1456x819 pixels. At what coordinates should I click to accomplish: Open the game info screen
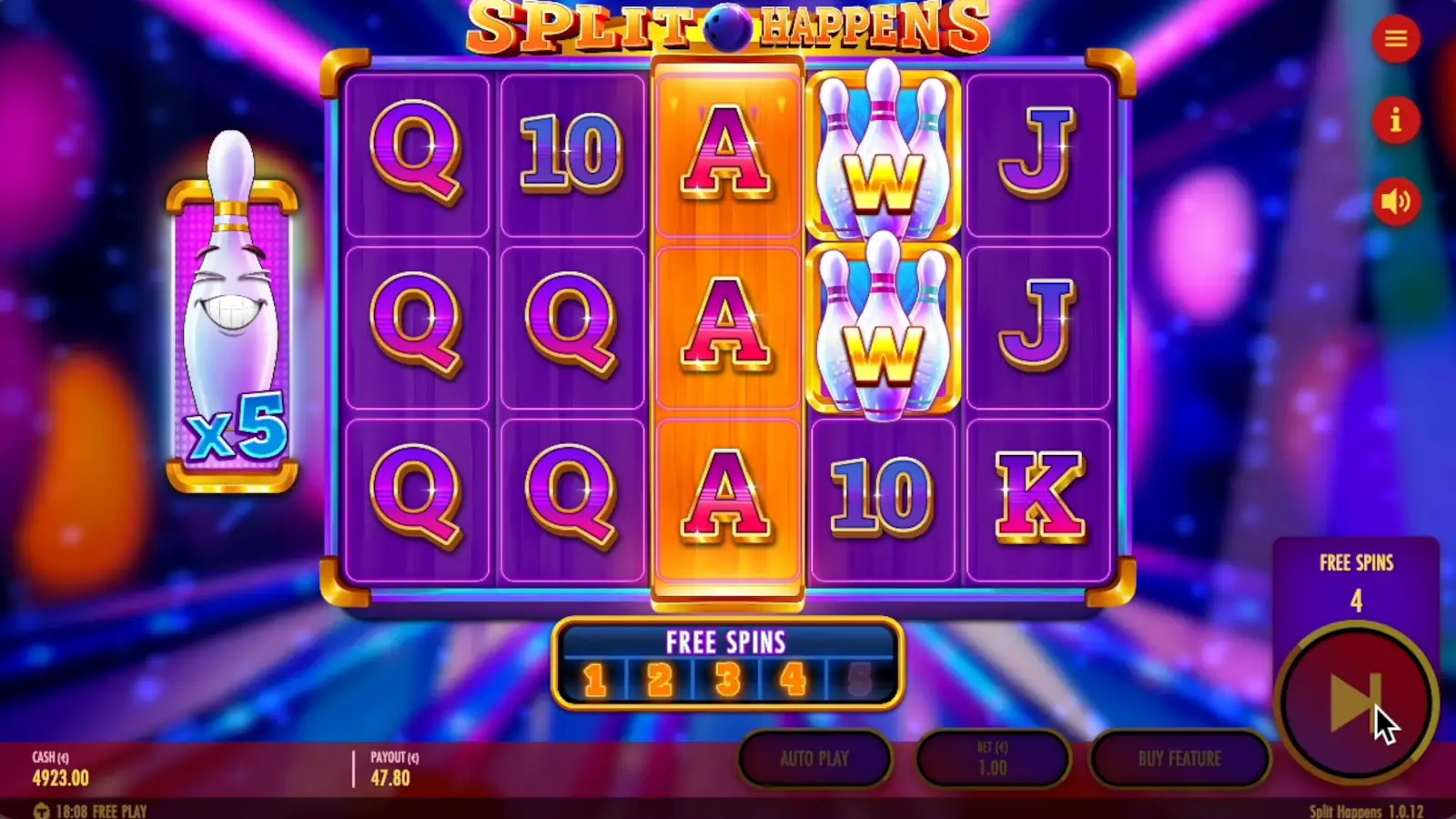(x=1397, y=120)
